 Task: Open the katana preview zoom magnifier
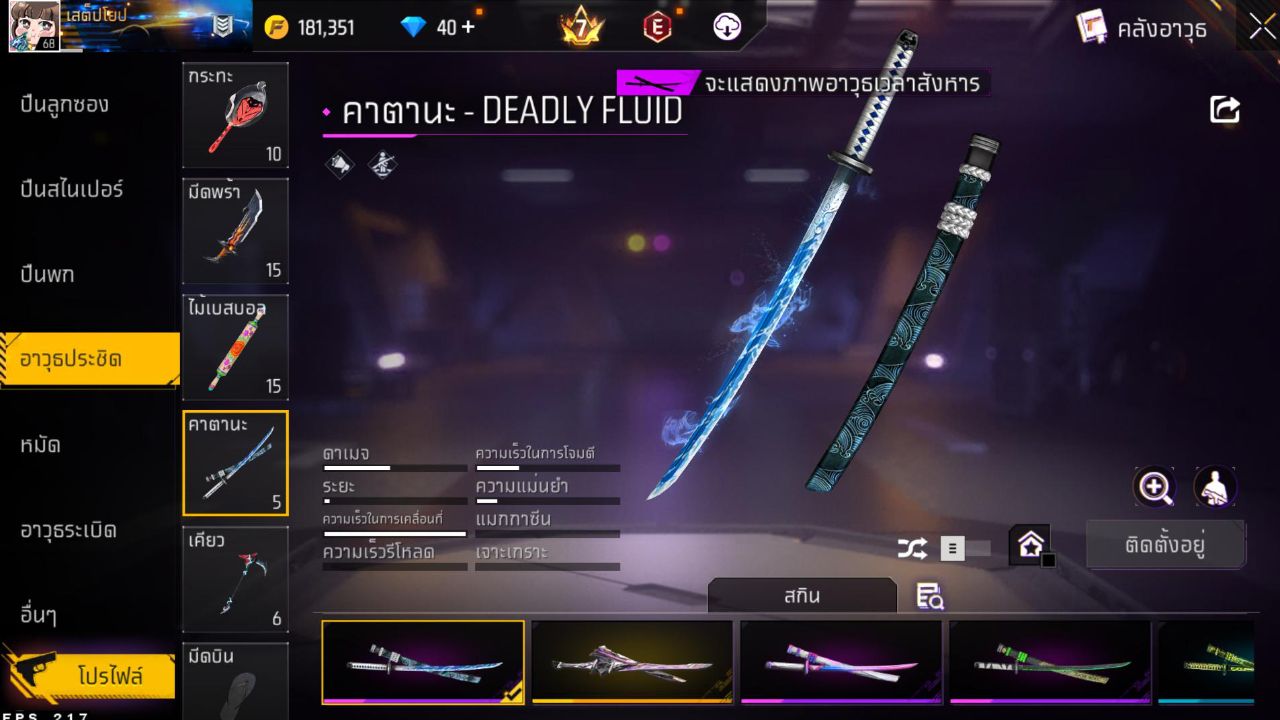(1155, 489)
